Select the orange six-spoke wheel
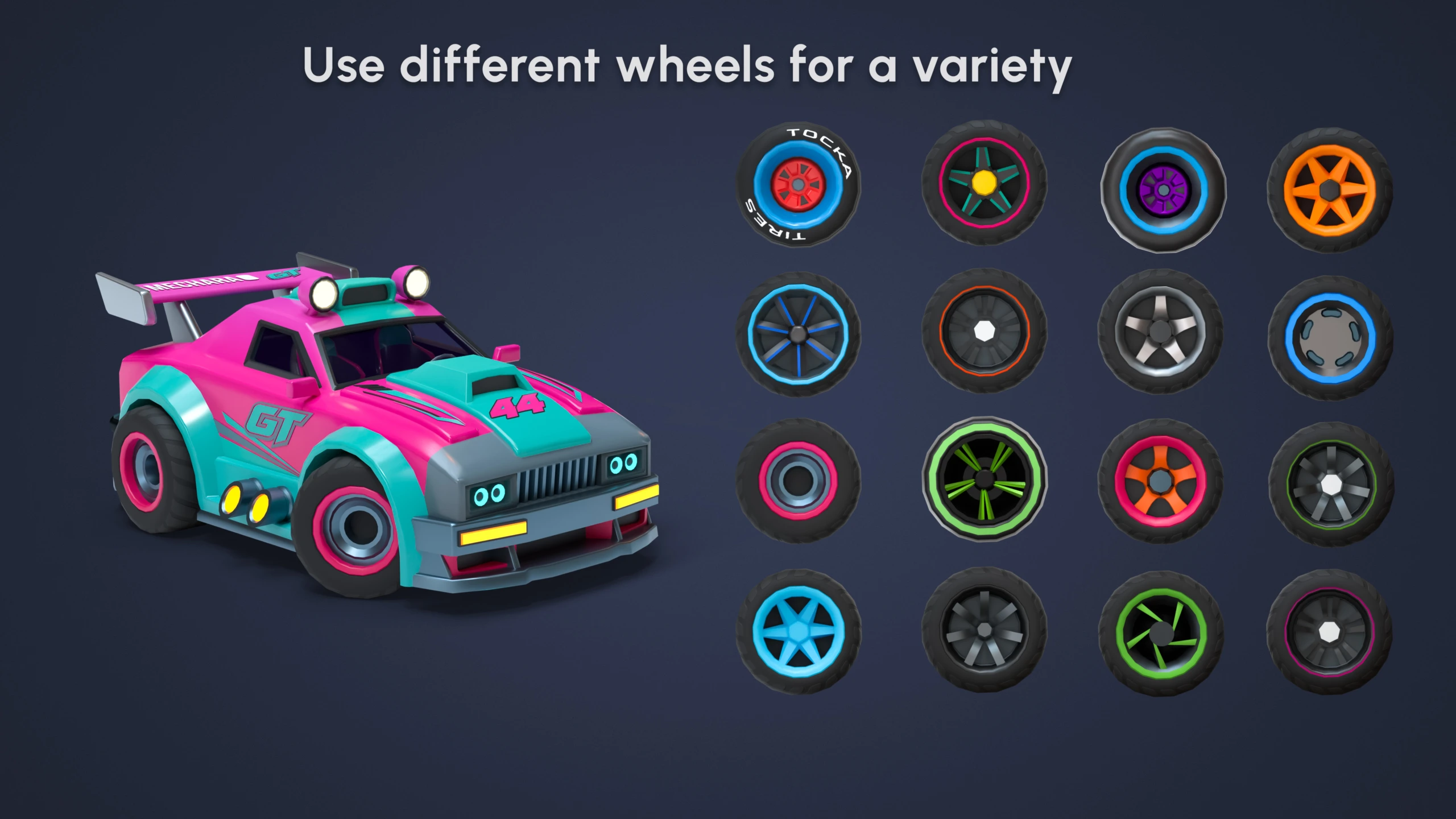 tap(1330, 190)
